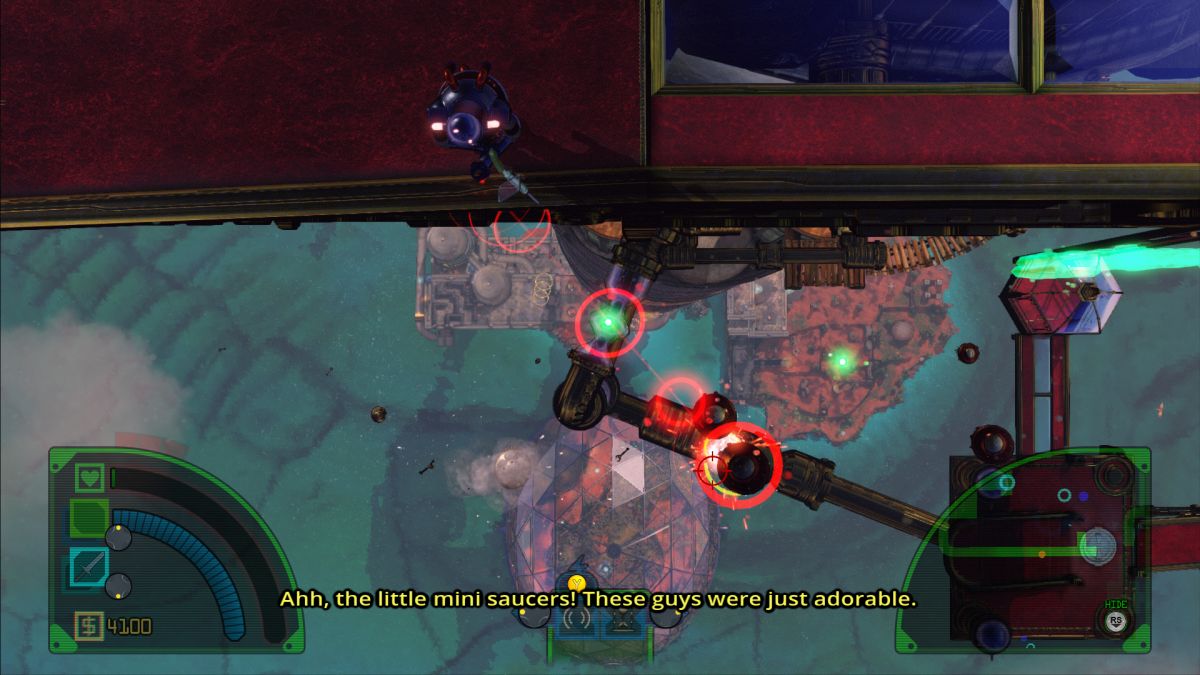1200x675 pixels.
Task: Activate the hourglass time ability icon
Action: [x=623, y=622]
